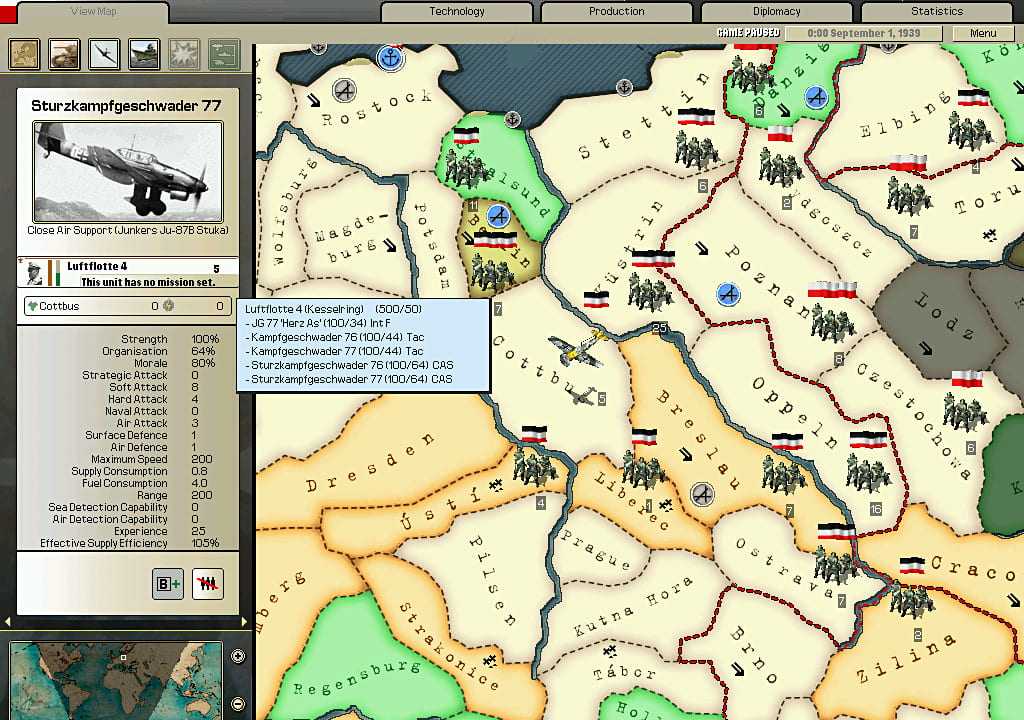Zoom in with the minimap plus button
Screen dimensions: 1024x720
pos(238,656)
